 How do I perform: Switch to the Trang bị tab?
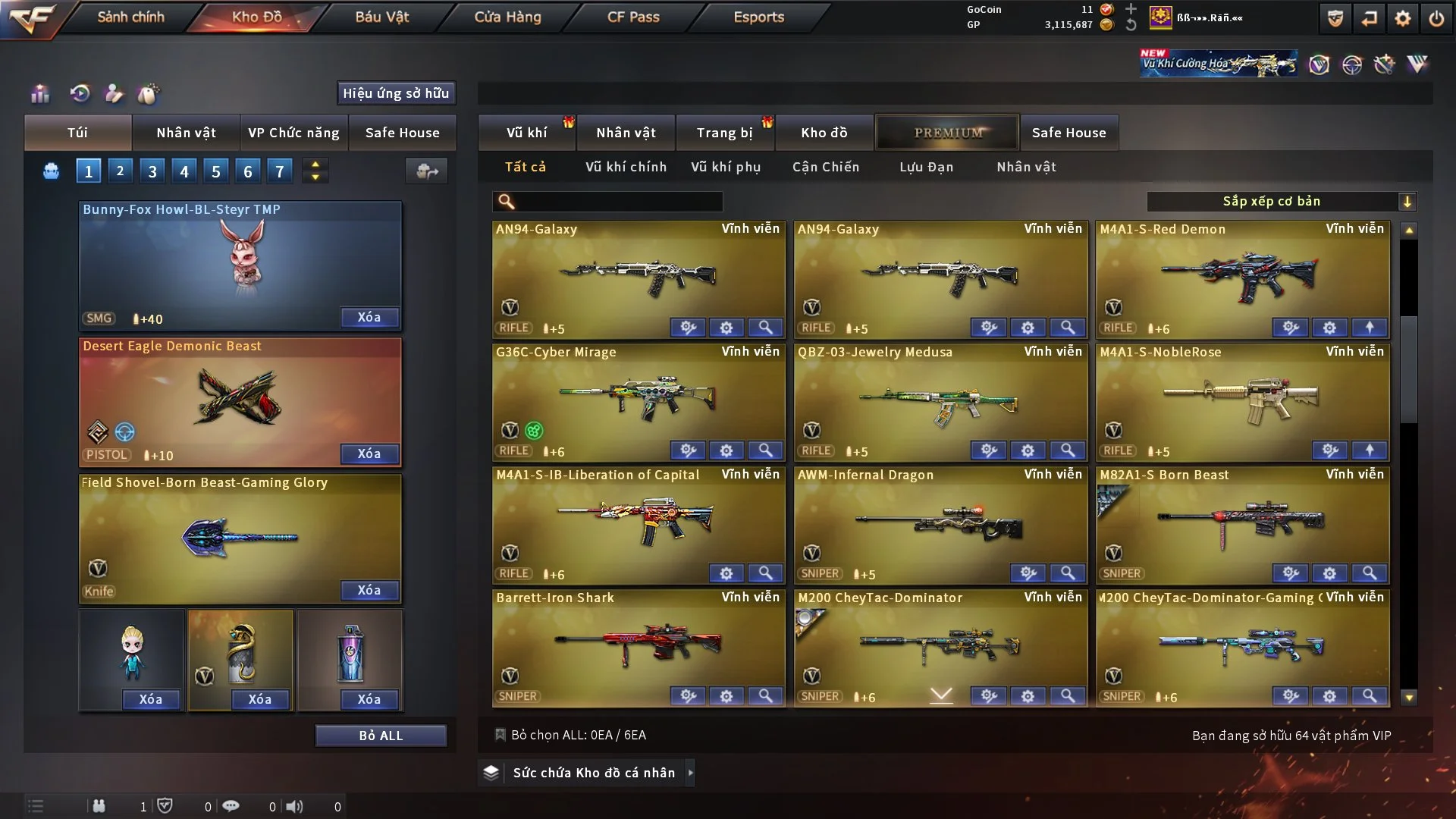724,133
